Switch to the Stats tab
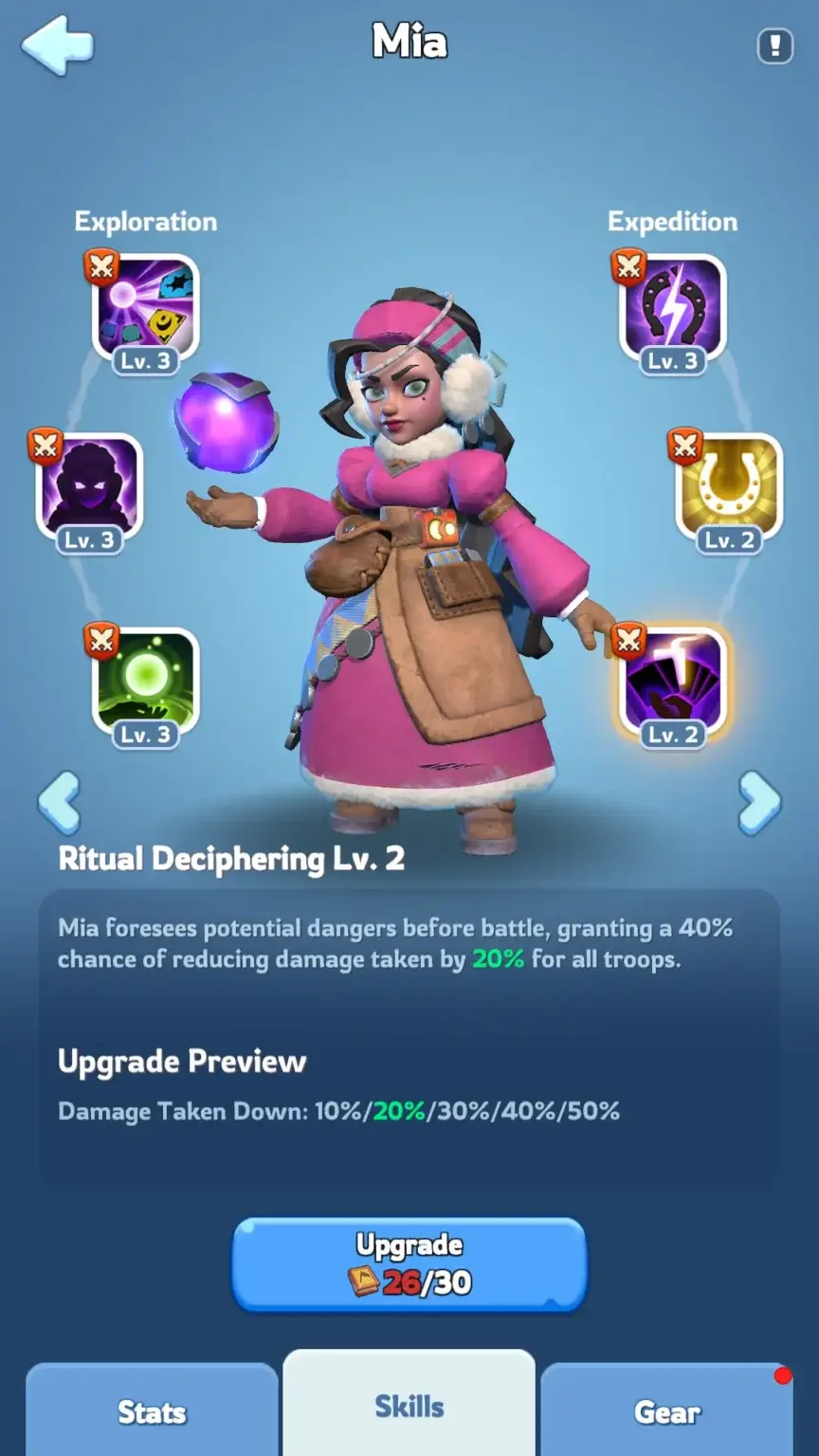 click(152, 1411)
